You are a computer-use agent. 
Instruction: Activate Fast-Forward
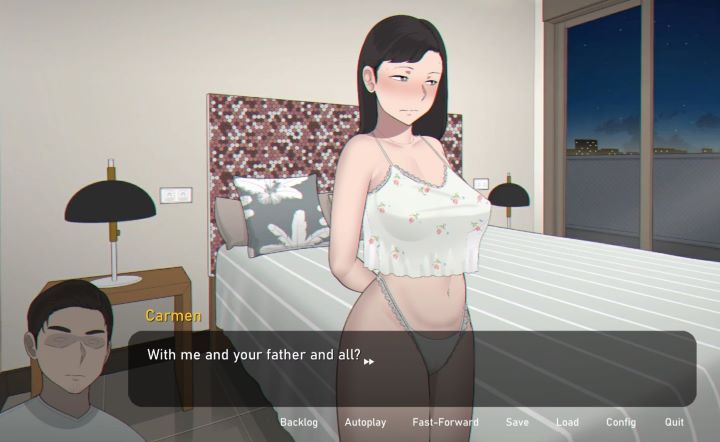click(x=445, y=422)
